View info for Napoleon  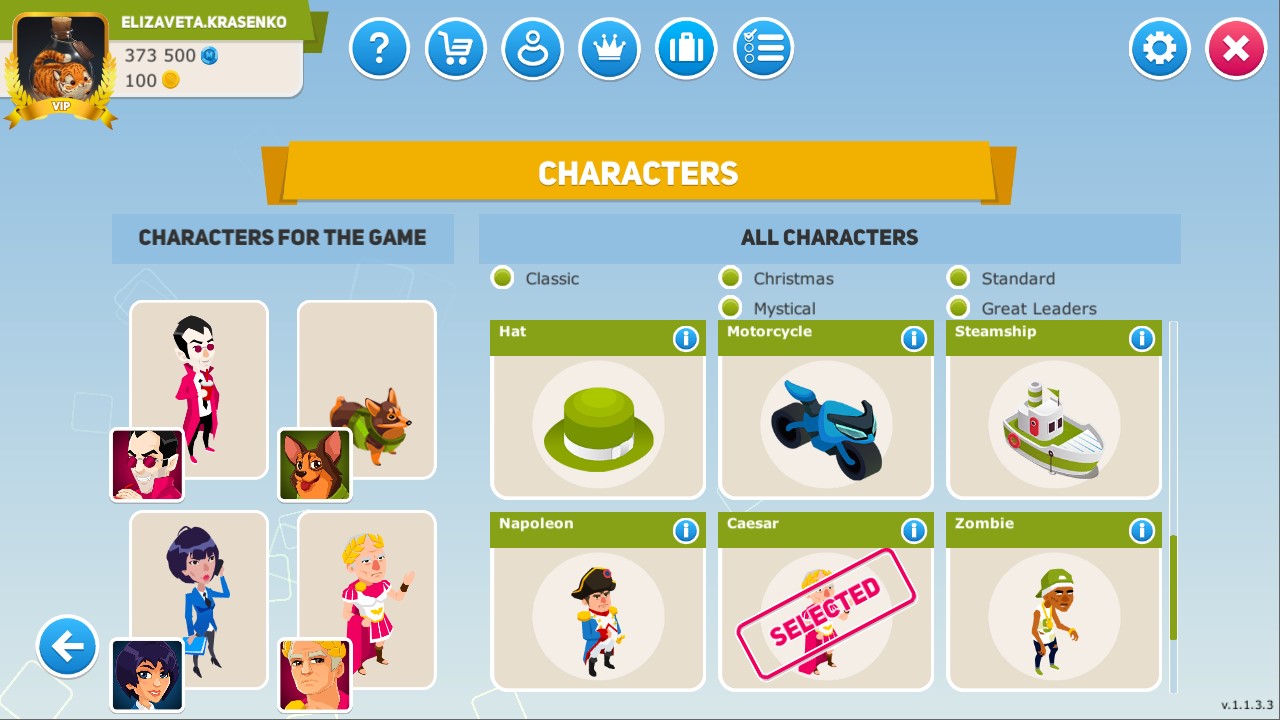coord(686,531)
